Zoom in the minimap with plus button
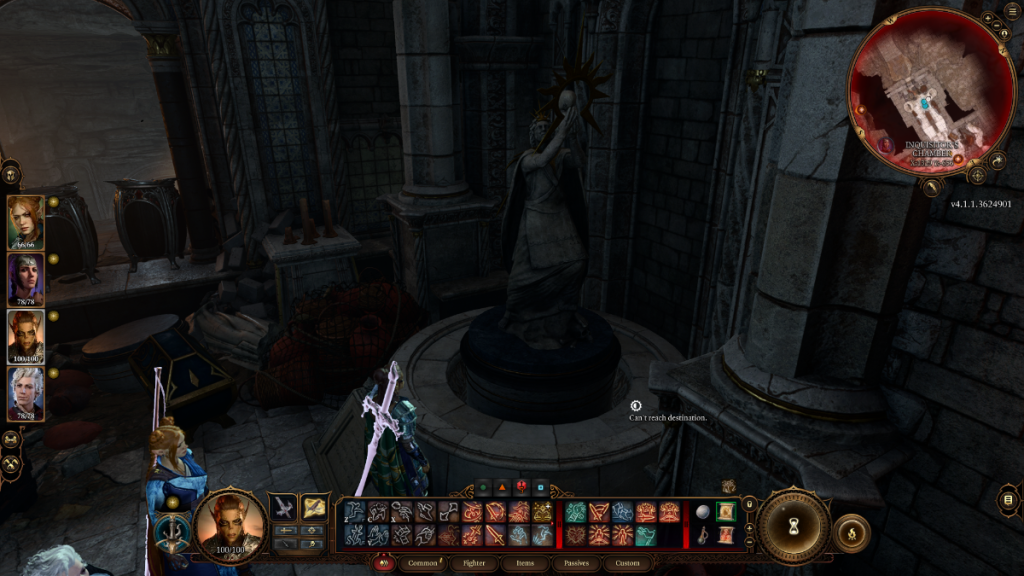The height and width of the screenshot is (576, 1024). click(x=989, y=19)
